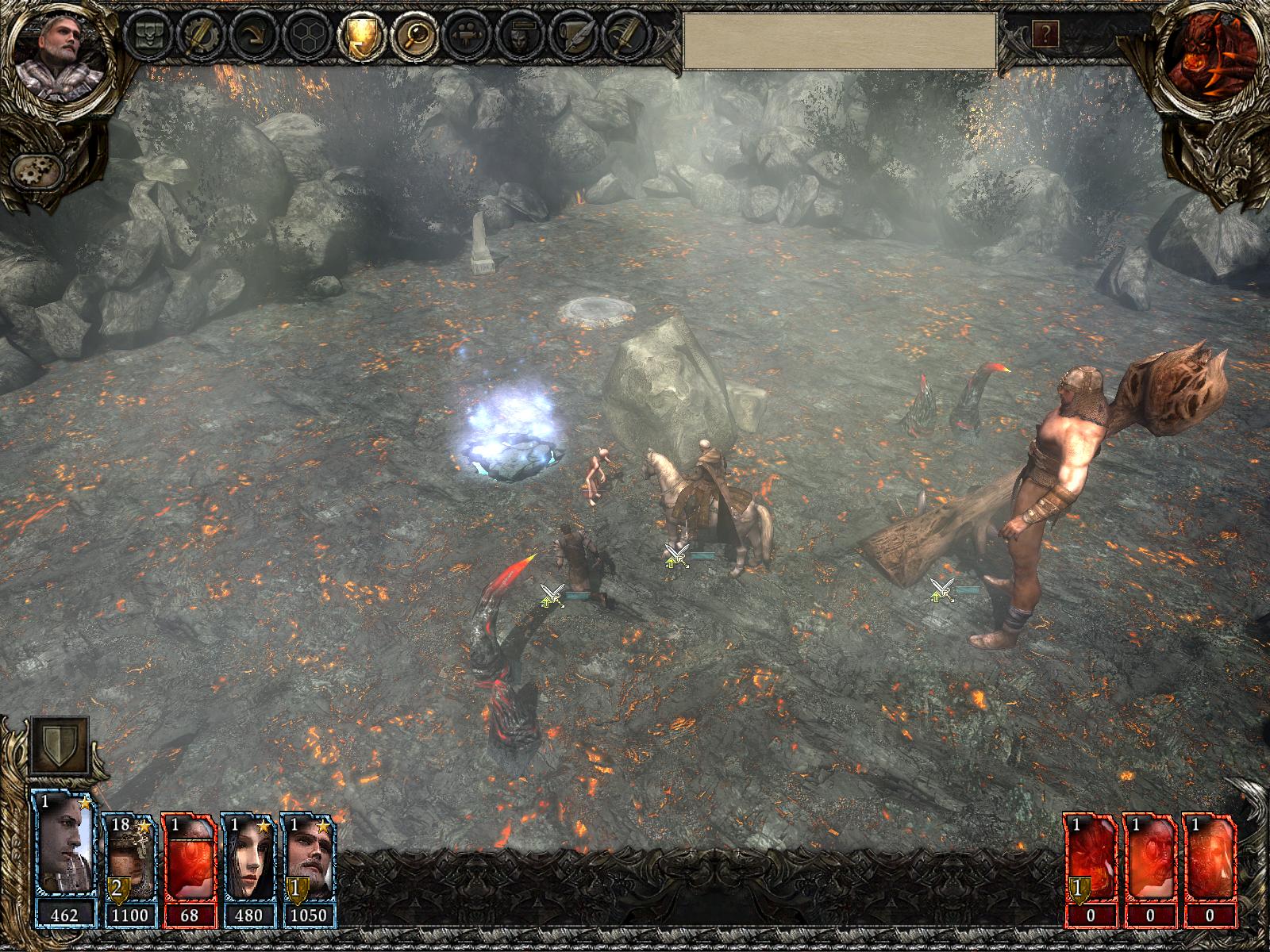This screenshot has width=1270, height=952.
Task: Activate the golden shield toolbar button
Action: click(359, 36)
